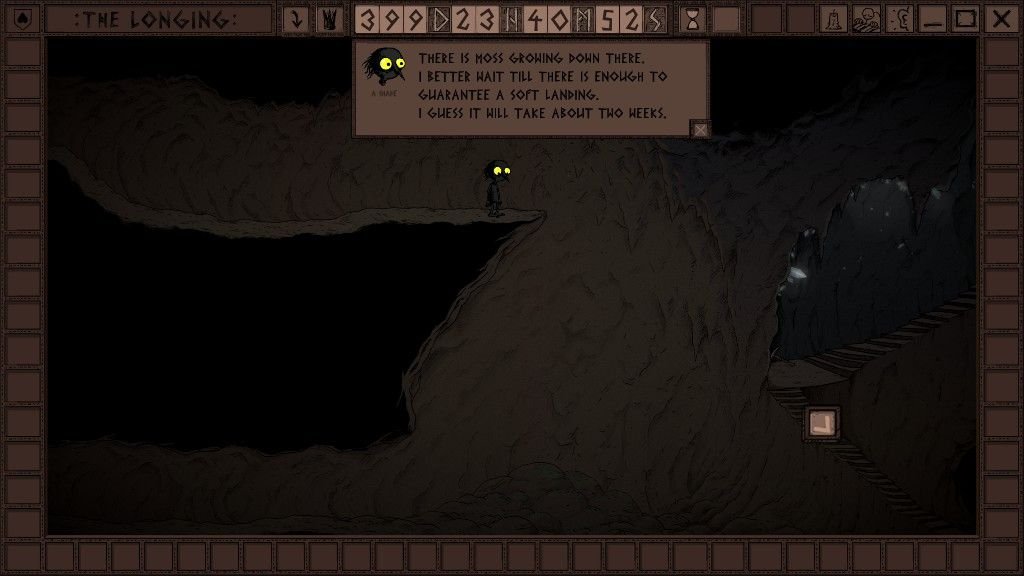Close the game with the X button
This screenshot has width=1024, height=576.
999,19
